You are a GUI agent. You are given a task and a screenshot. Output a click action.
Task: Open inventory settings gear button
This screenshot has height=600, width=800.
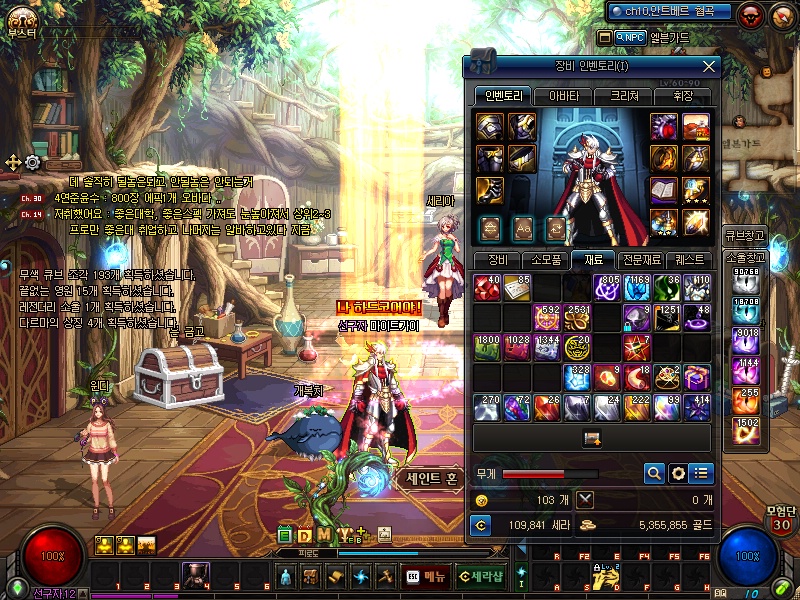[x=678, y=473]
